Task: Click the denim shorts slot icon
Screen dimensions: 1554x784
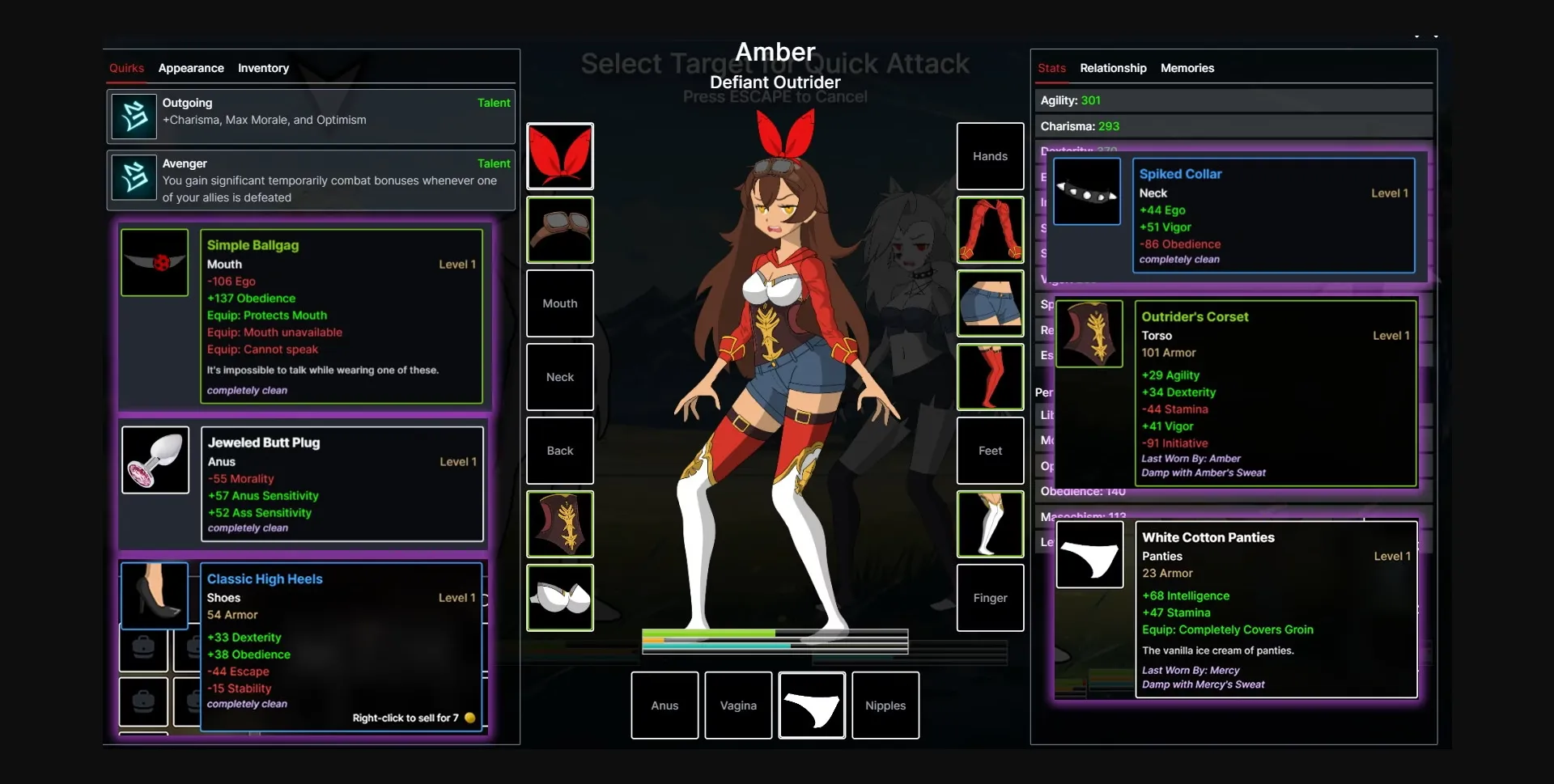Action: (990, 303)
